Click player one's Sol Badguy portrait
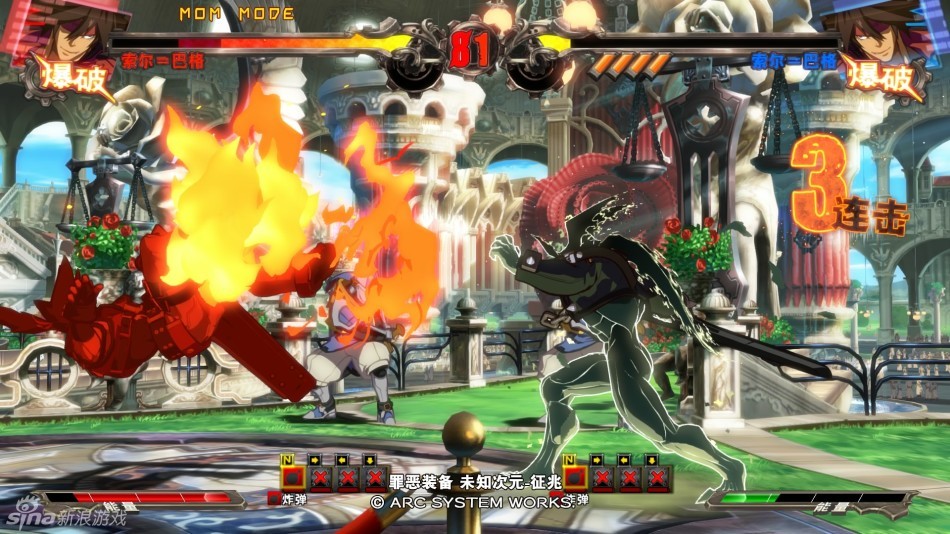Image resolution: width=950 pixels, height=534 pixels. pyautogui.click(x=68, y=30)
